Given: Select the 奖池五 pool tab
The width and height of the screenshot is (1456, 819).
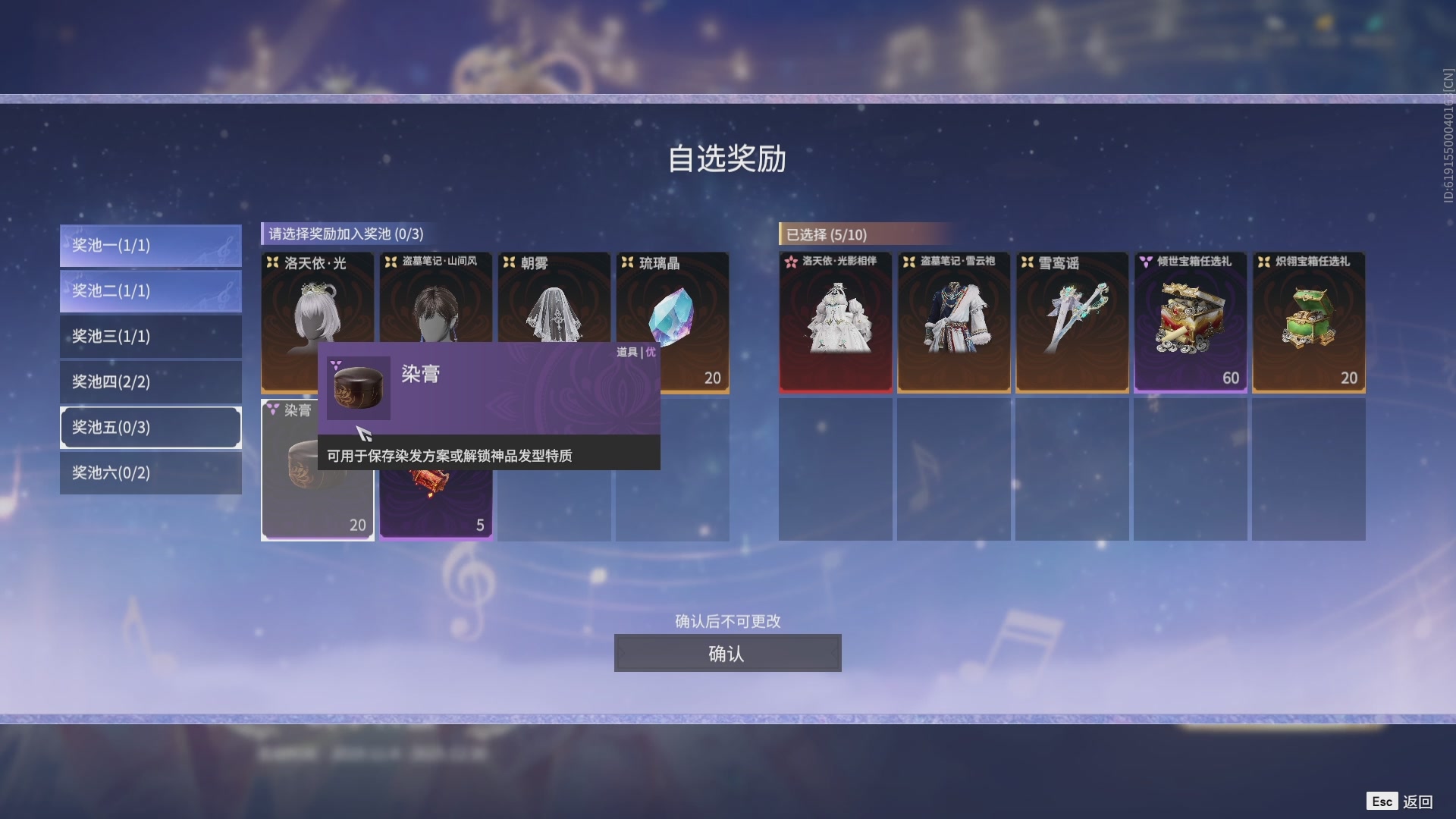Looking at the screenshot, I should [x=150, y=427].
